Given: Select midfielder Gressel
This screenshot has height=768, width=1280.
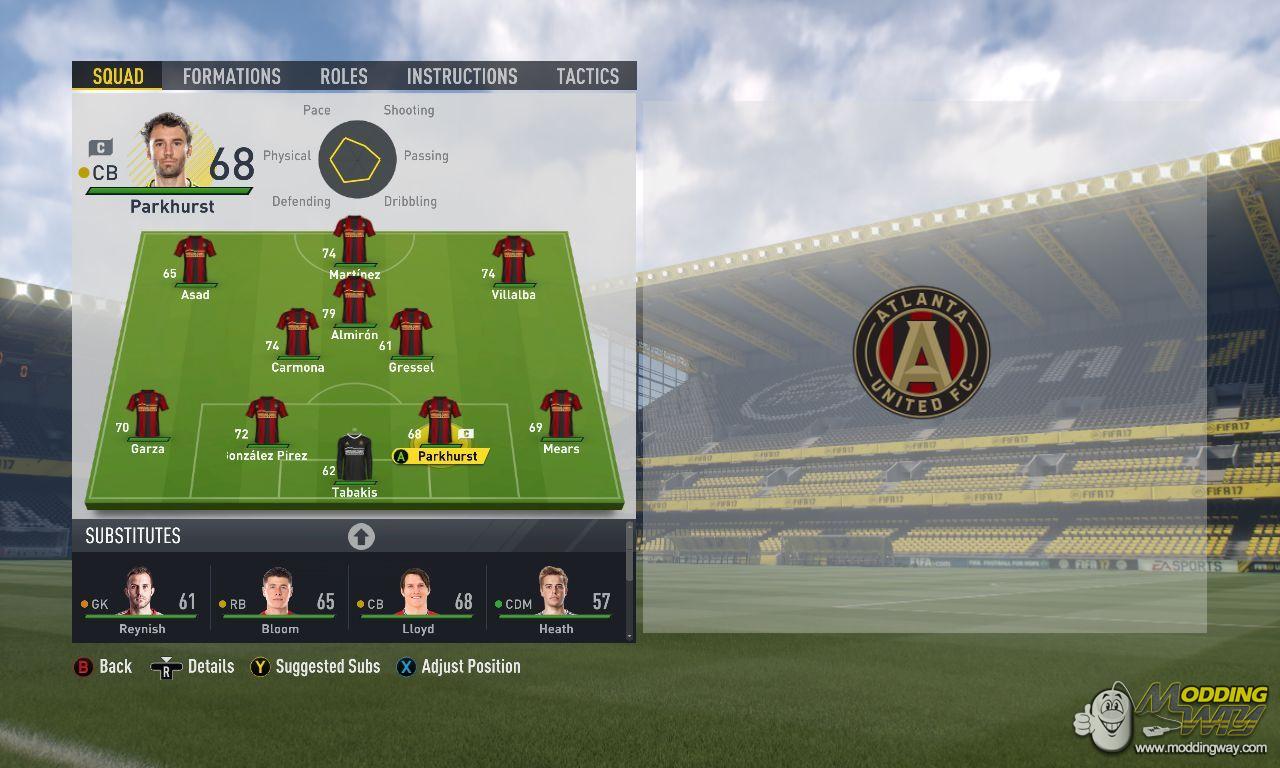Looking at the screenshot, I should tap(411, 334).
